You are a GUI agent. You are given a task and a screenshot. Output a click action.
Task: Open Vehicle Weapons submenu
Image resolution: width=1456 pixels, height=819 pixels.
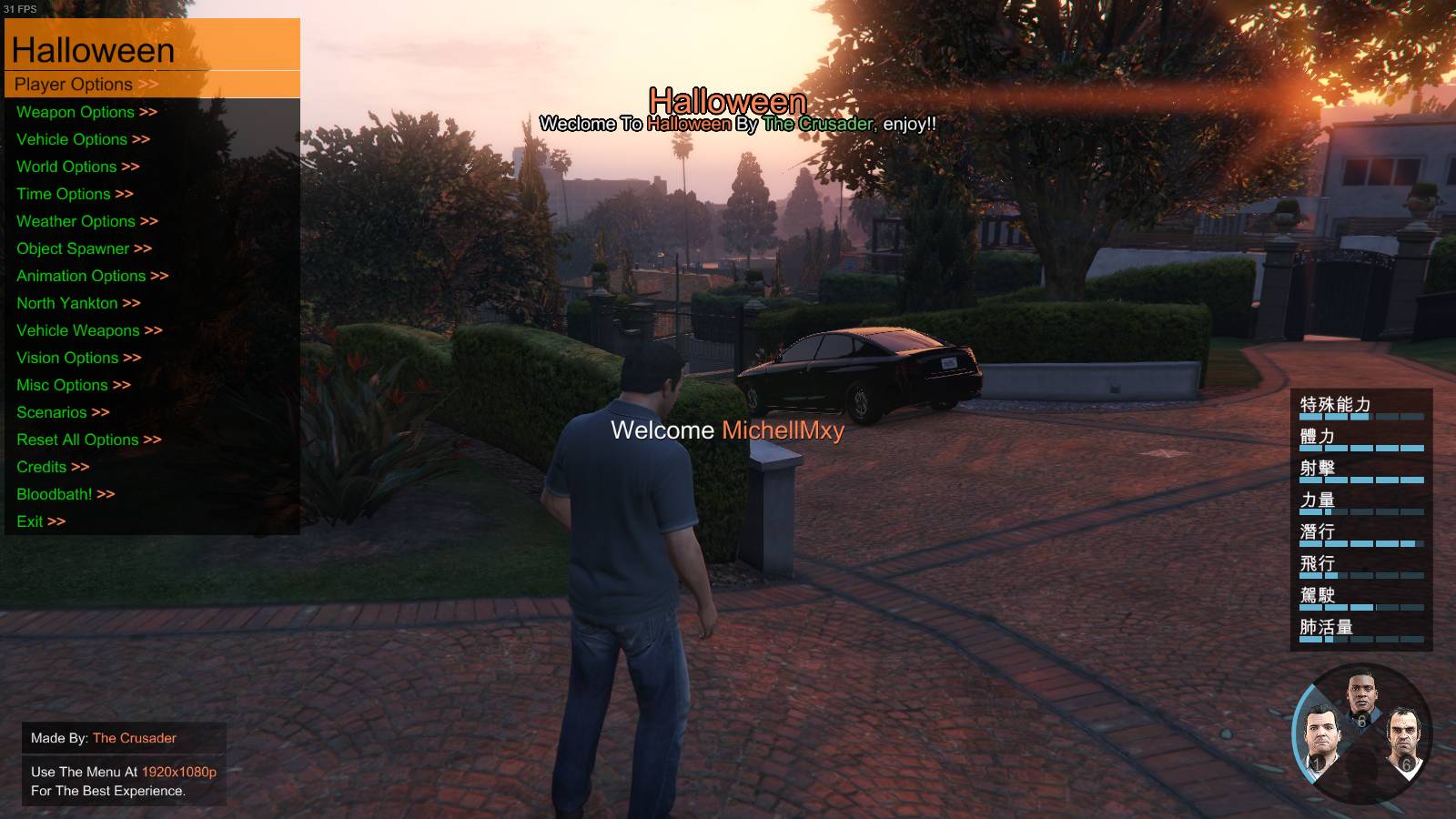(x=89, y=330)
